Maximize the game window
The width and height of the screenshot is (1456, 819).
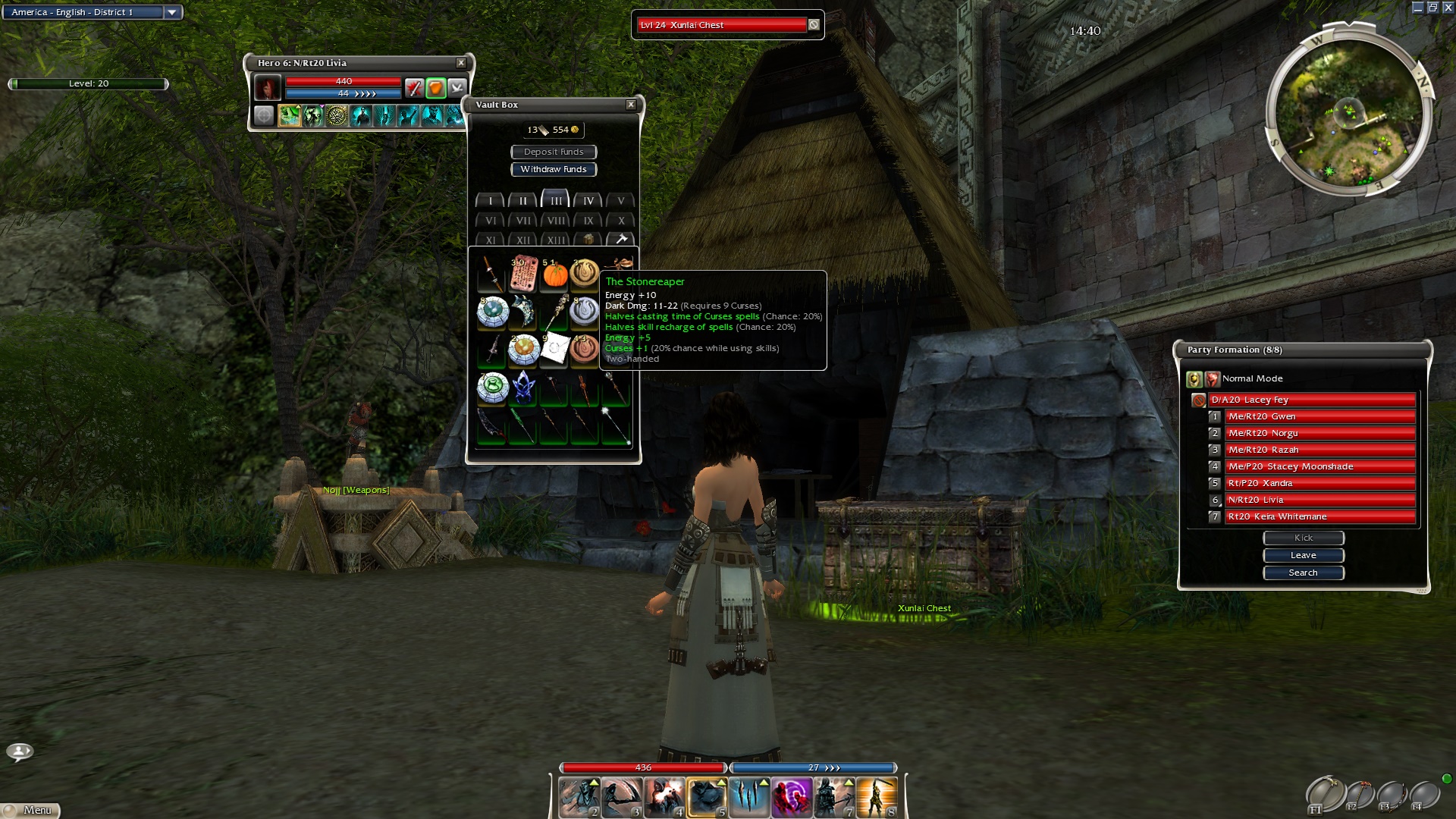click(x=1432, y=8)
